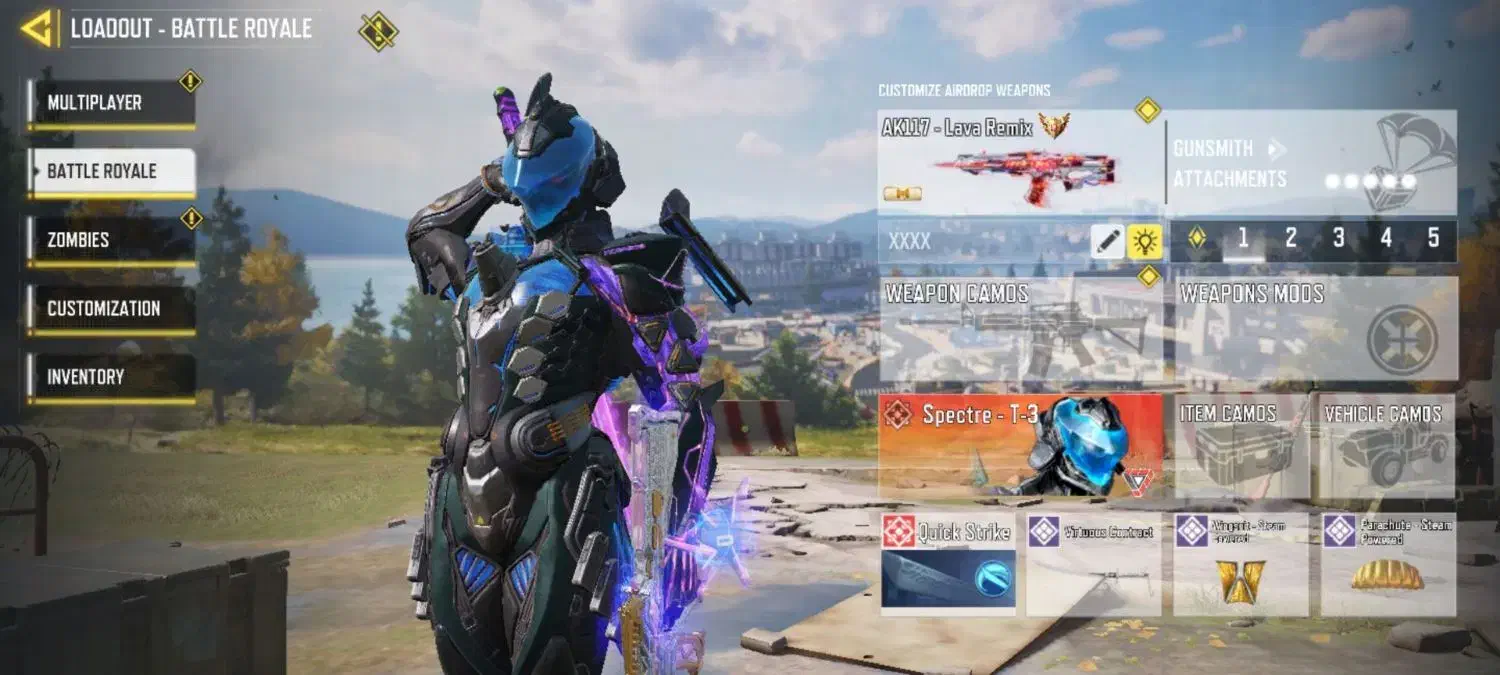Show the Inventory tab
The width and height of the screenshot is (1500, 675).
click(x=111, y=378)
